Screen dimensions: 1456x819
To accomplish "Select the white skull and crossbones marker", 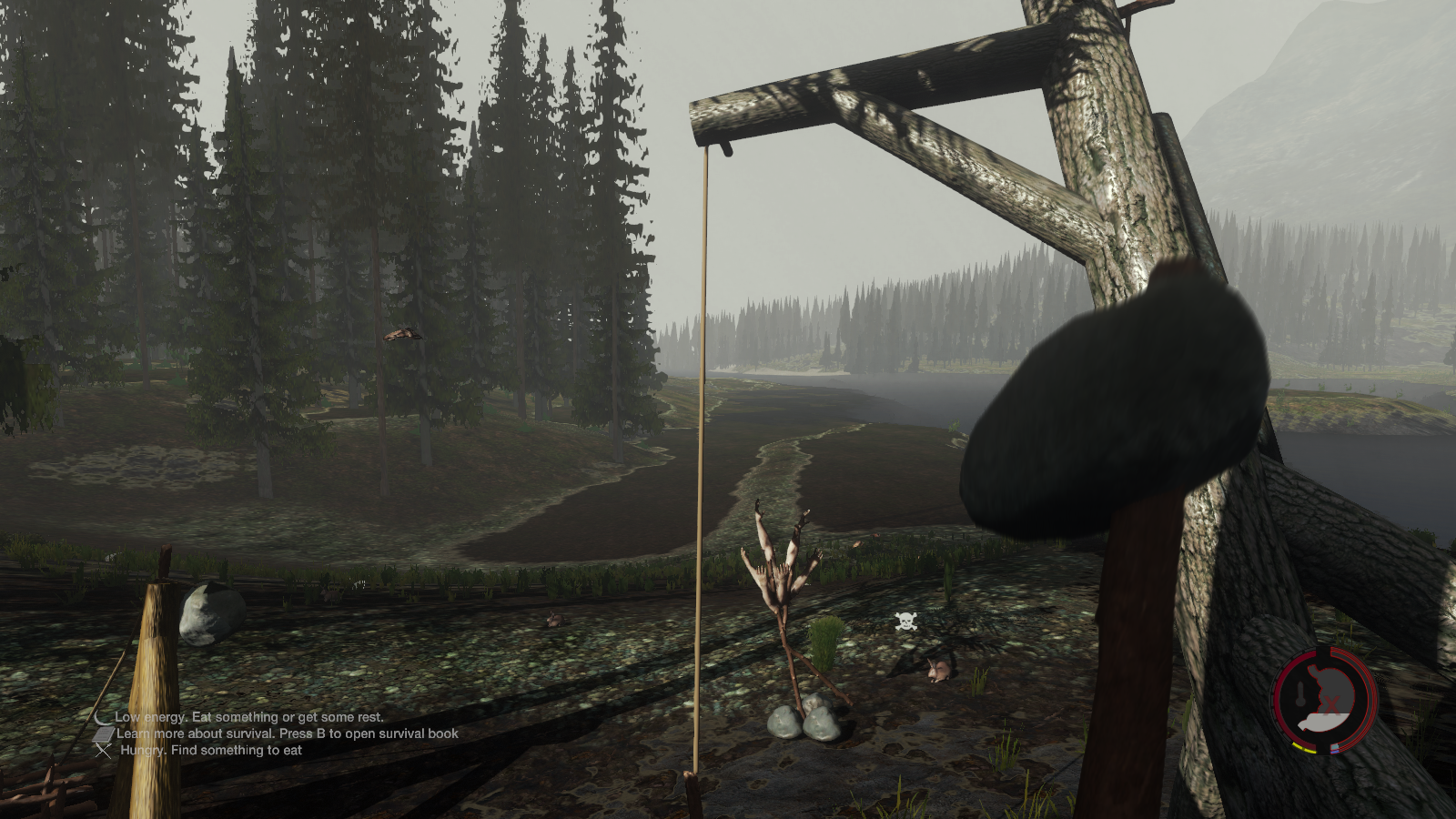I will pyautogui.click(x=905, y=622).
